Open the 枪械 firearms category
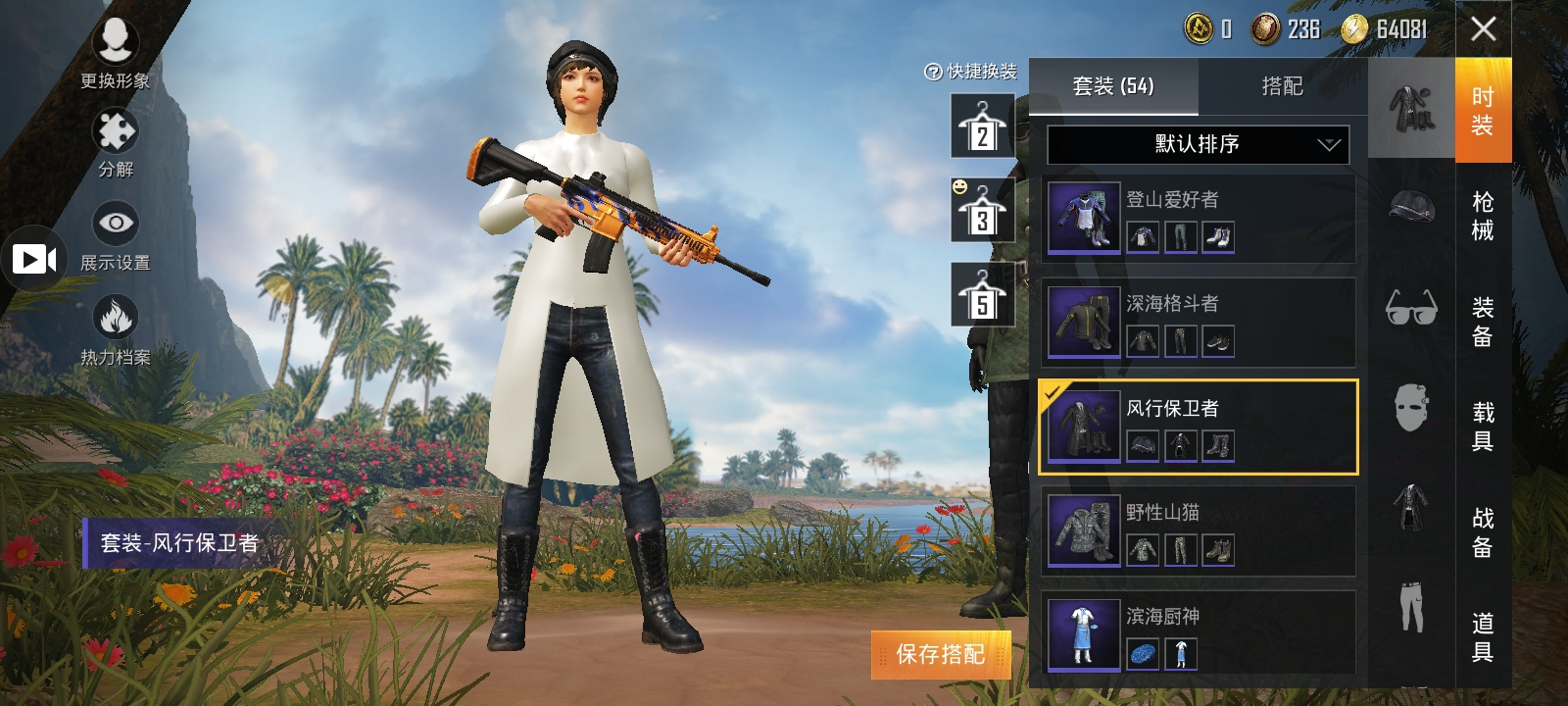This screenshot has height=706, width=1568. tap(1483, 216)
